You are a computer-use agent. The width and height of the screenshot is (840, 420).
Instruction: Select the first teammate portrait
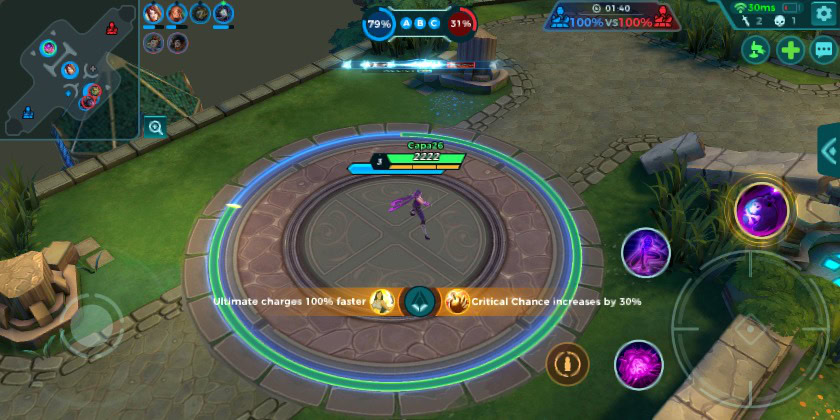pyautogui.click(x=153, y=13)
